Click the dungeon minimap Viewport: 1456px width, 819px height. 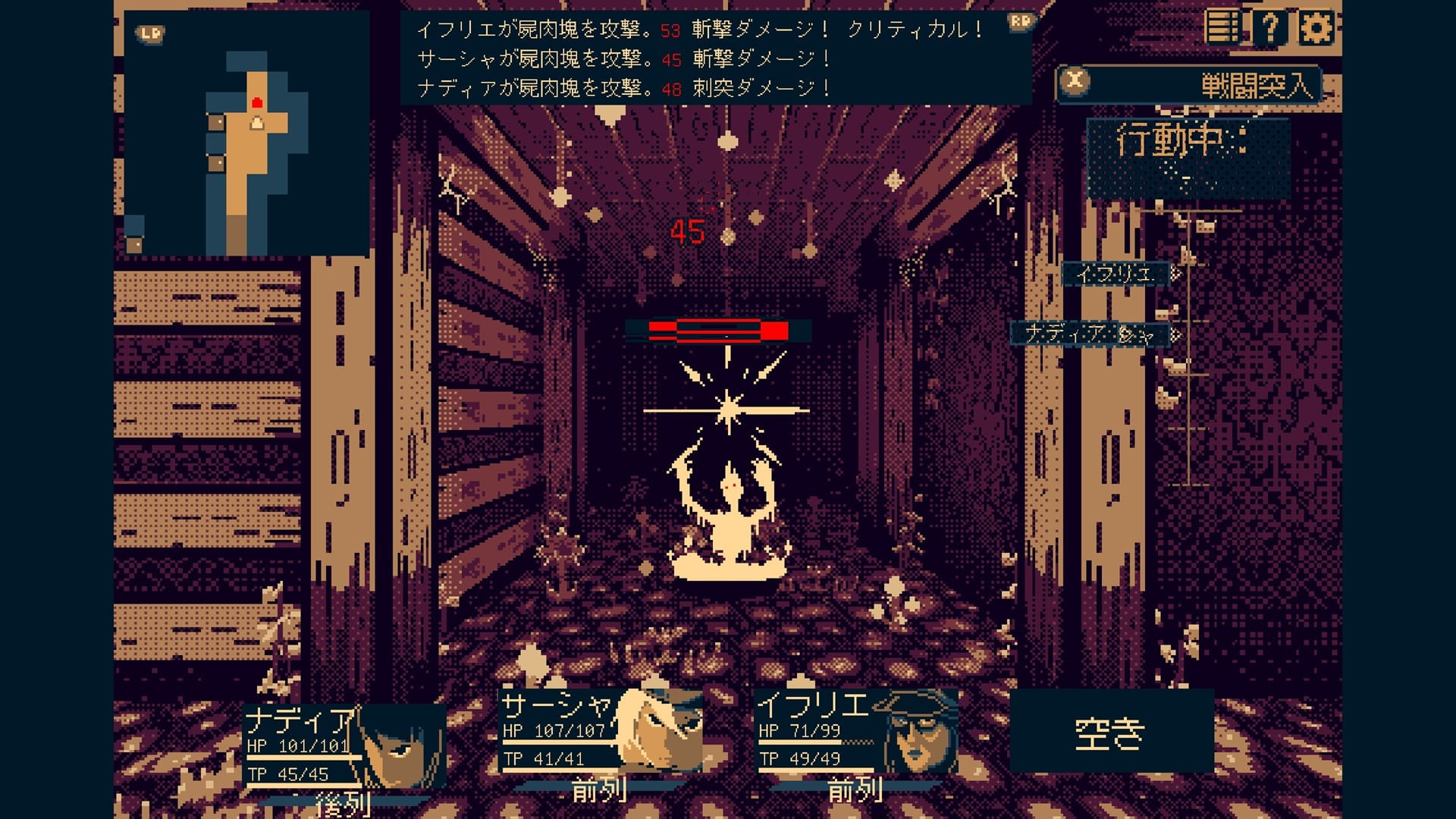(246, 133)
